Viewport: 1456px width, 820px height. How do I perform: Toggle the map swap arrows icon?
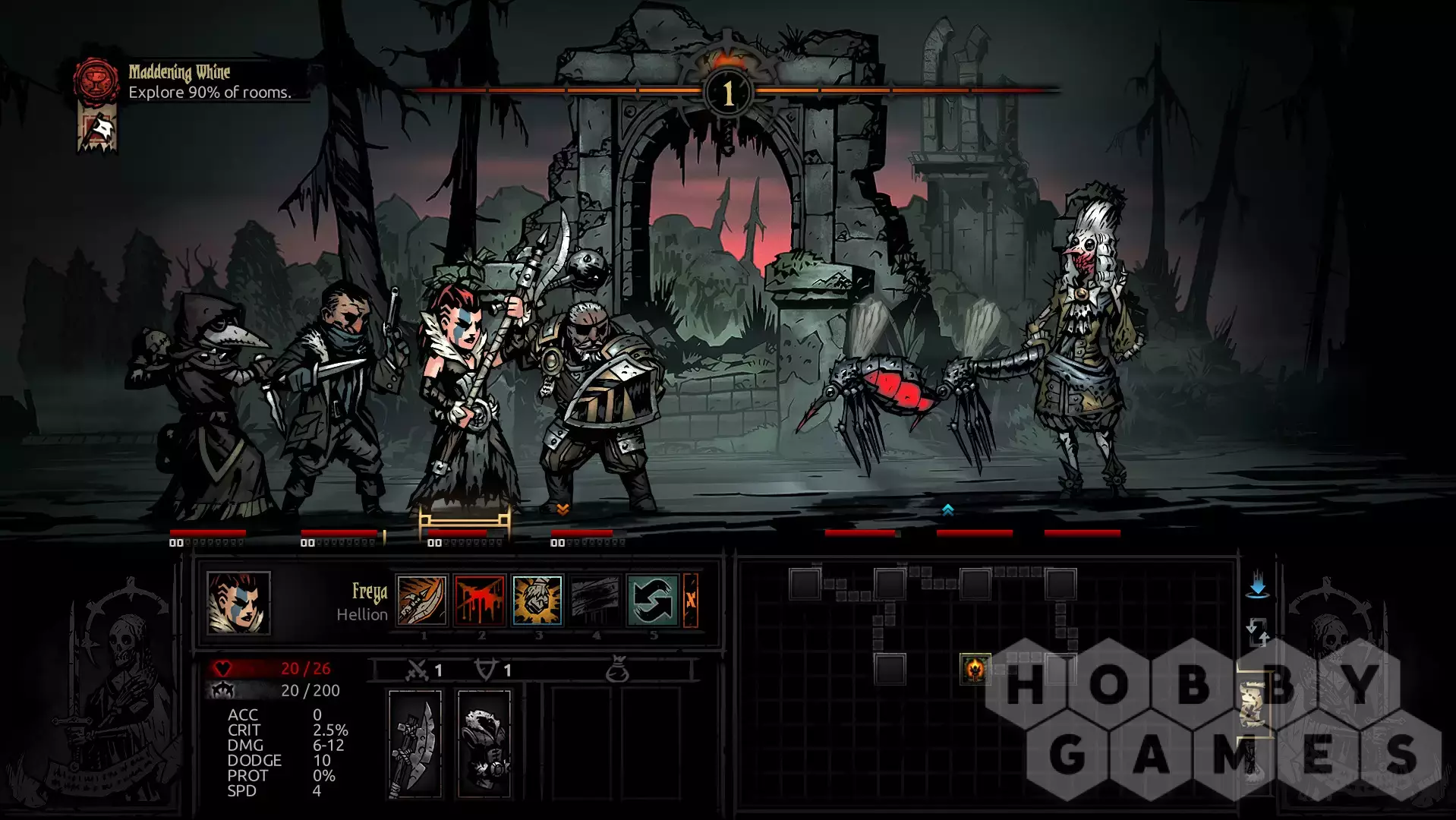pyautogui.click(x=1257, y=632)
